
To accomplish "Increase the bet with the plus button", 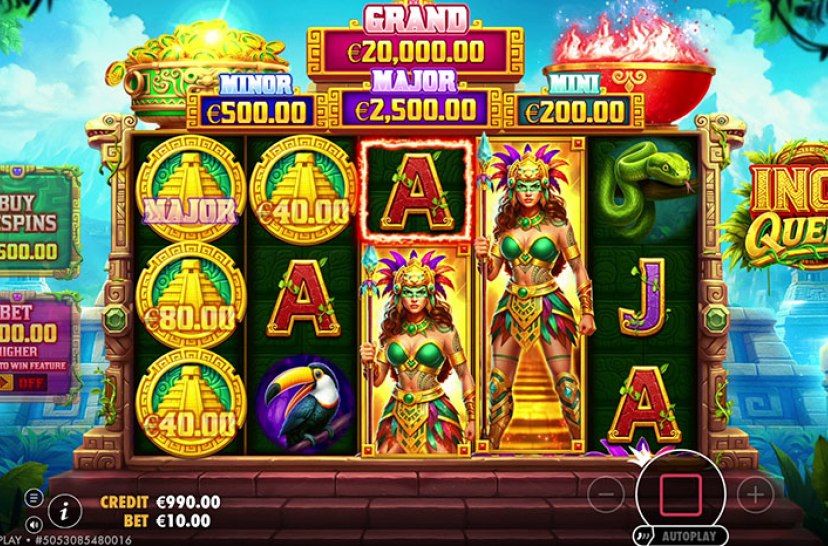I will point(756,493).
